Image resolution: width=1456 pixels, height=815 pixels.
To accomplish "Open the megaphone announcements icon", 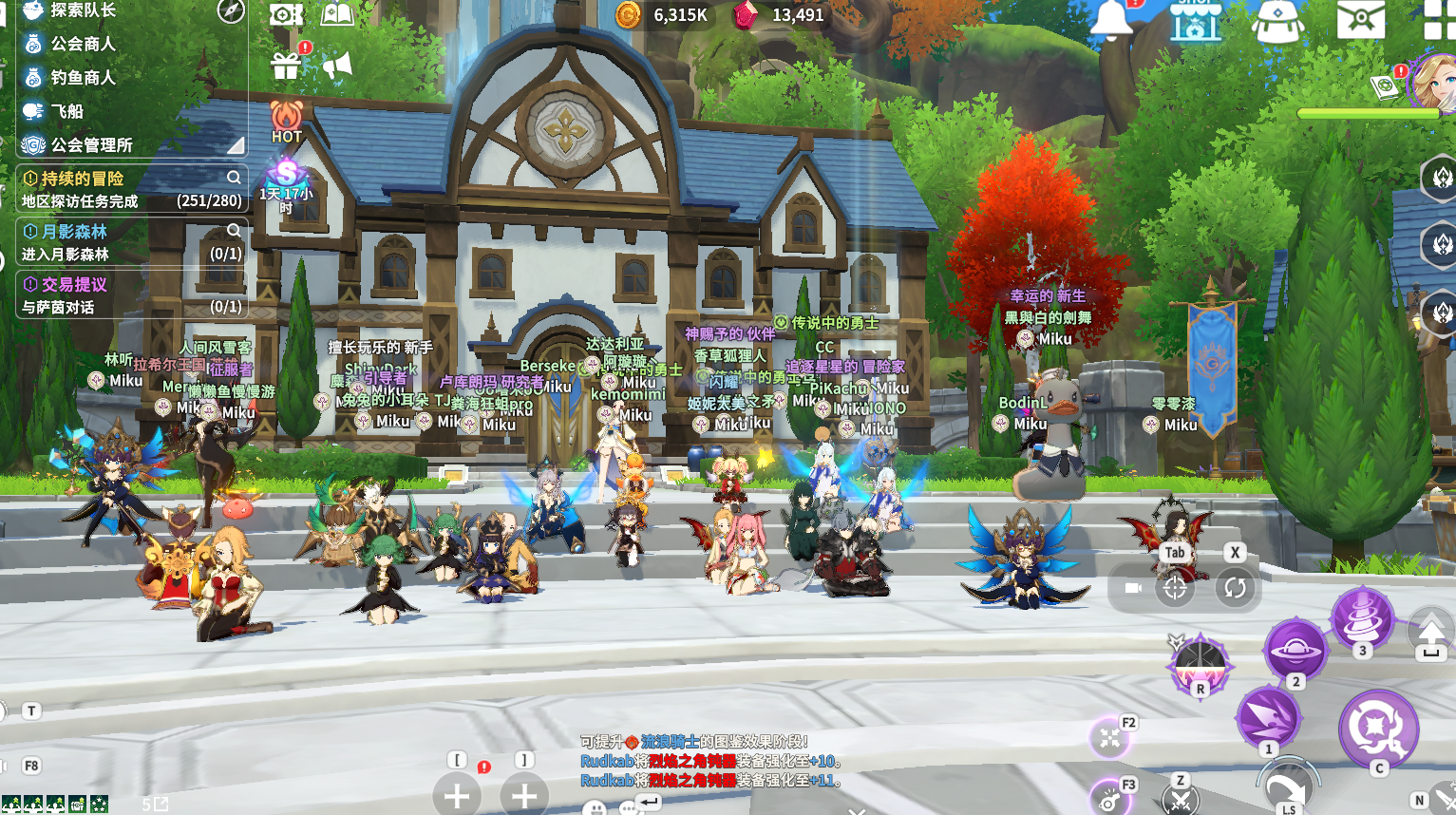I will (x=337, y=66).
